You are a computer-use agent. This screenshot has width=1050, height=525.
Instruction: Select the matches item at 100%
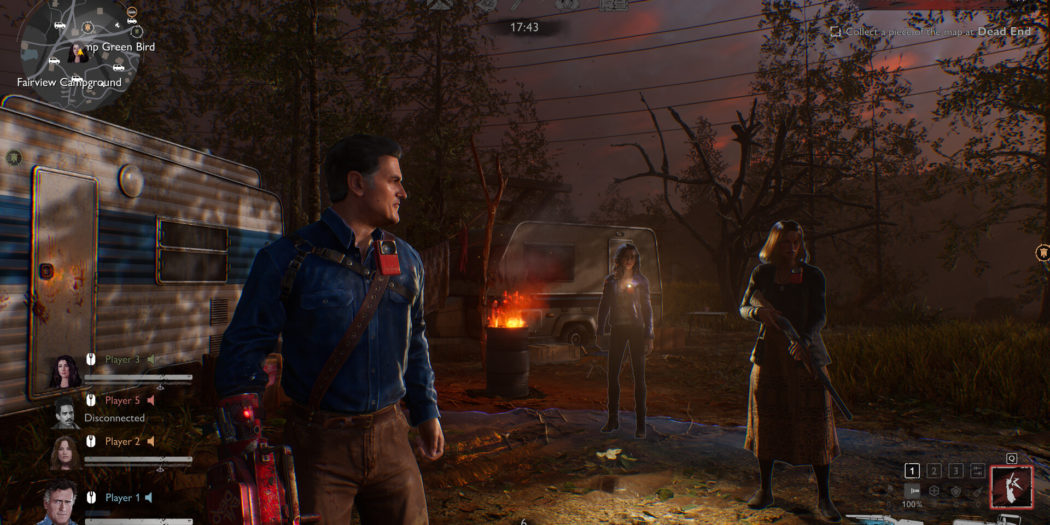pyautogui.click(x=912, y=492)
